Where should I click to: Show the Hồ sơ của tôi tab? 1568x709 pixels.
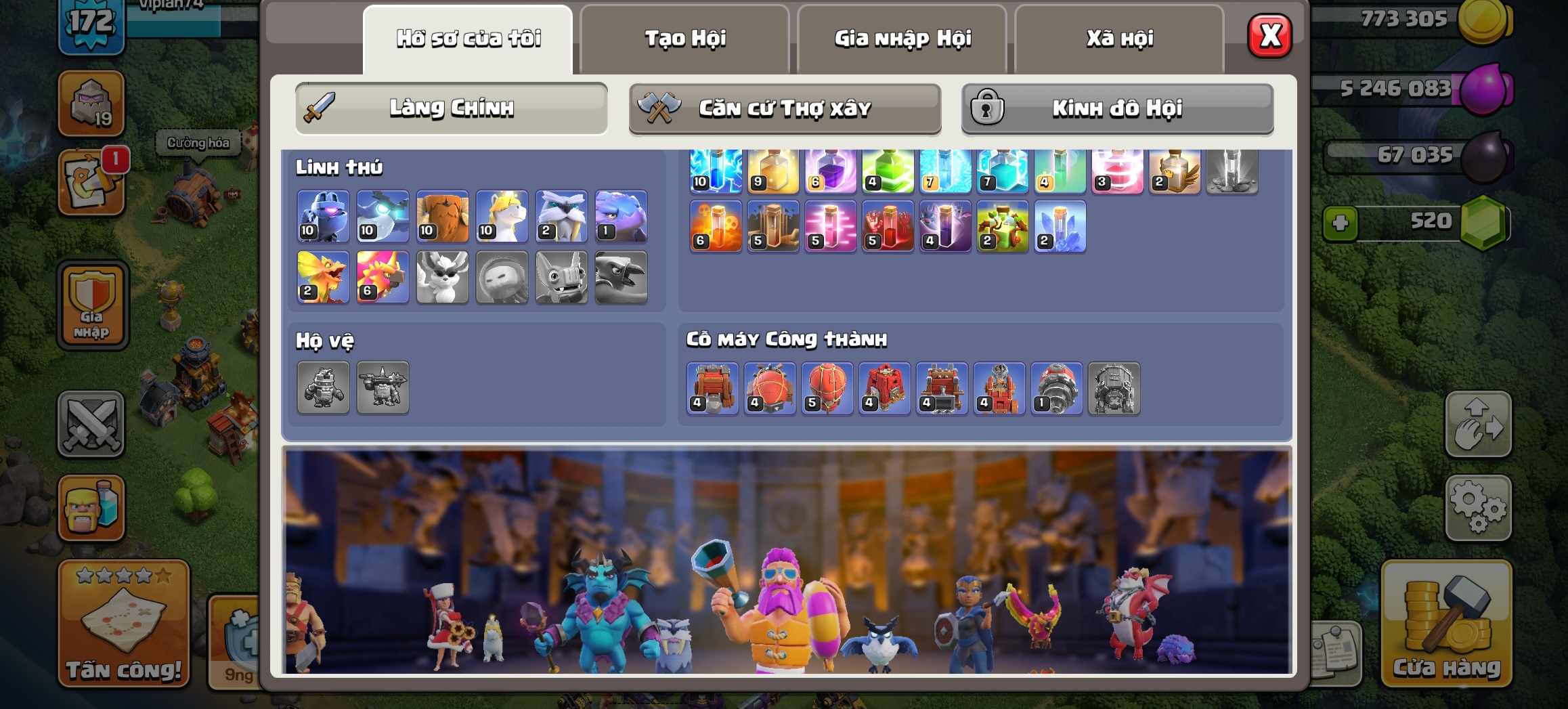468,39
